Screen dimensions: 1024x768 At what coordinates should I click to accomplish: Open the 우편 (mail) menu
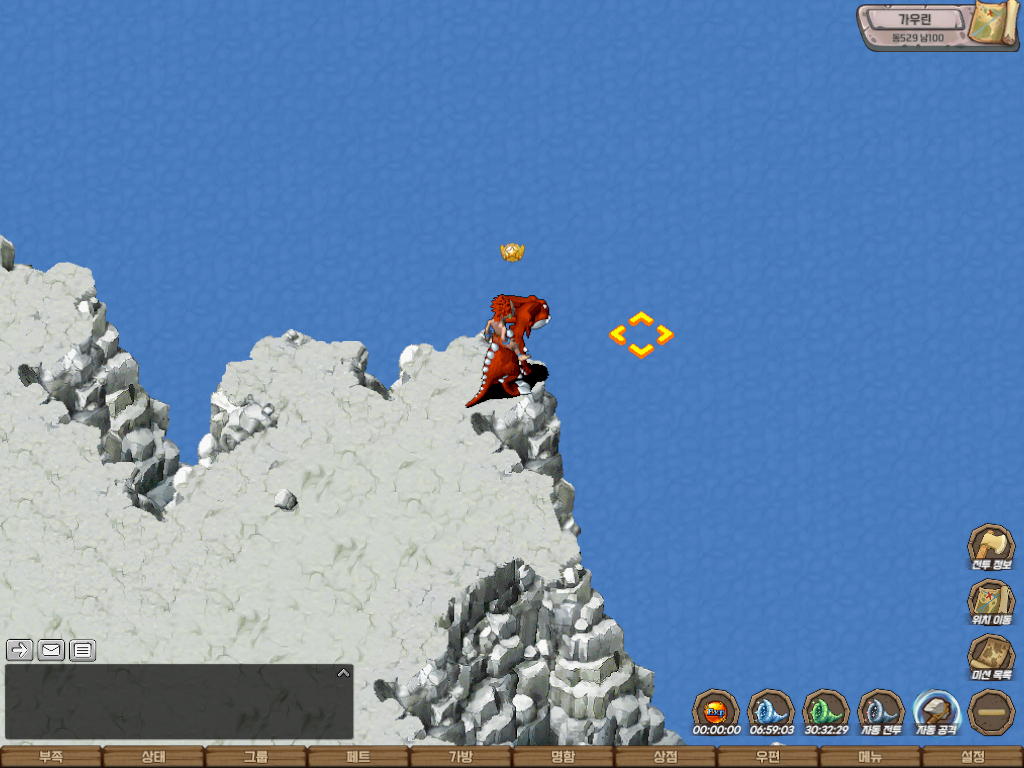point(768,757)
